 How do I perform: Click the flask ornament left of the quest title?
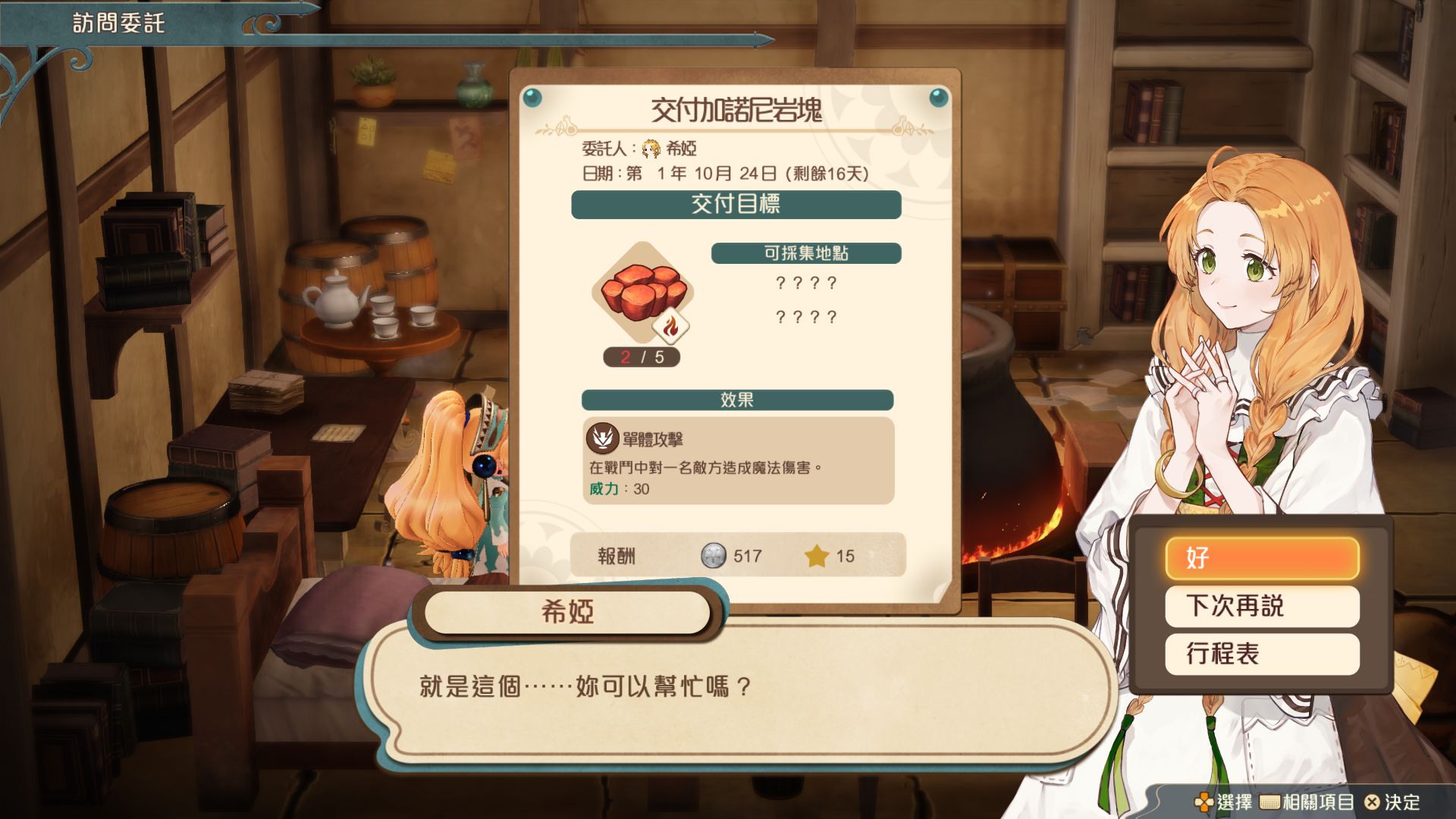(566, 128)
